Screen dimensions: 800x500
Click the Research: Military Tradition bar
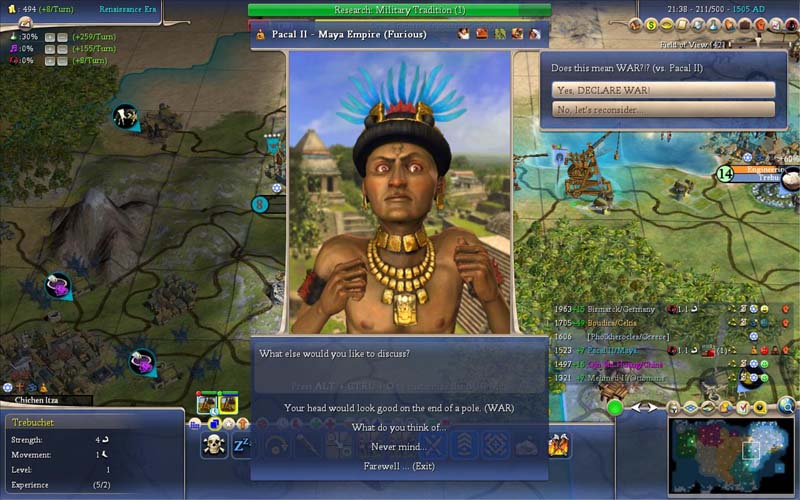pyautogui.click(x=399, y=10)
